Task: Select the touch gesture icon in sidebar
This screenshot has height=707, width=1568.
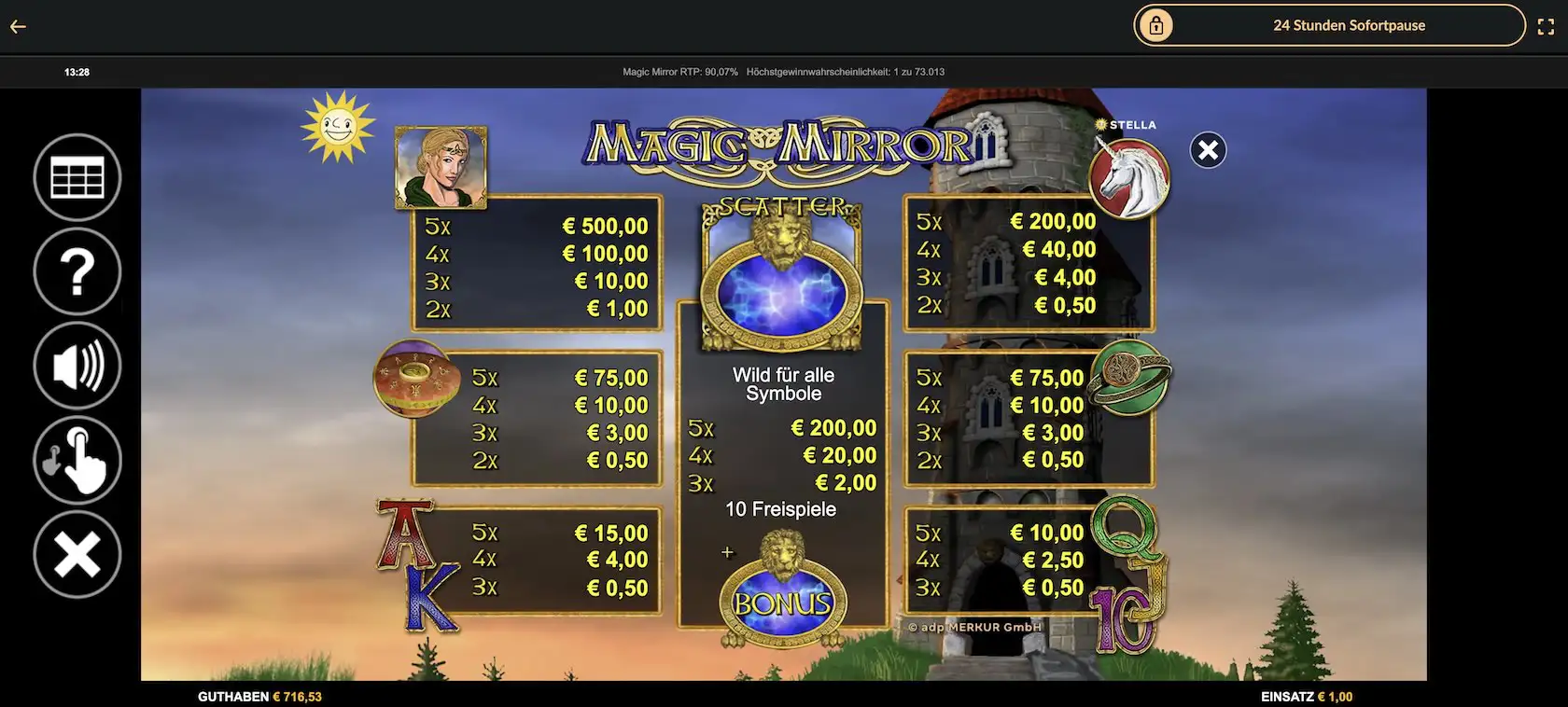Action: [x=77, y=459]
